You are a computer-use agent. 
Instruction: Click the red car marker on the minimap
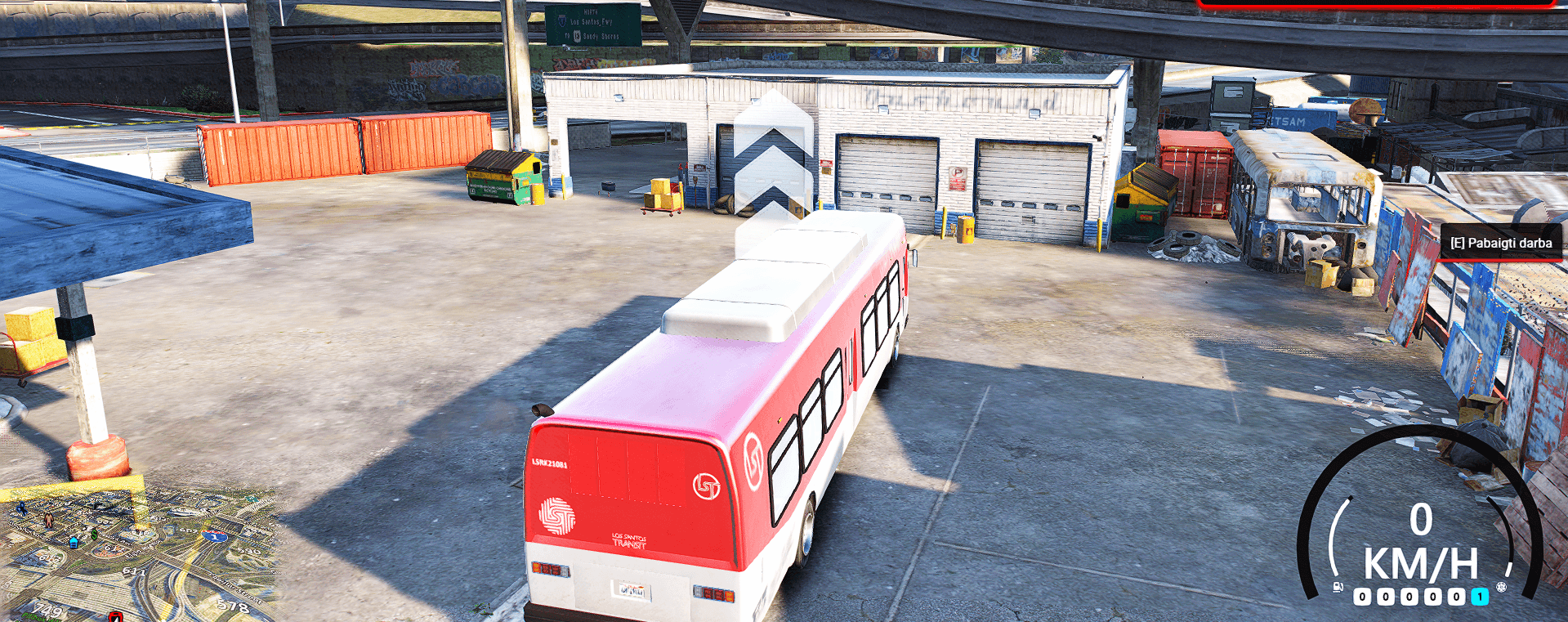[x=116, y=615]
